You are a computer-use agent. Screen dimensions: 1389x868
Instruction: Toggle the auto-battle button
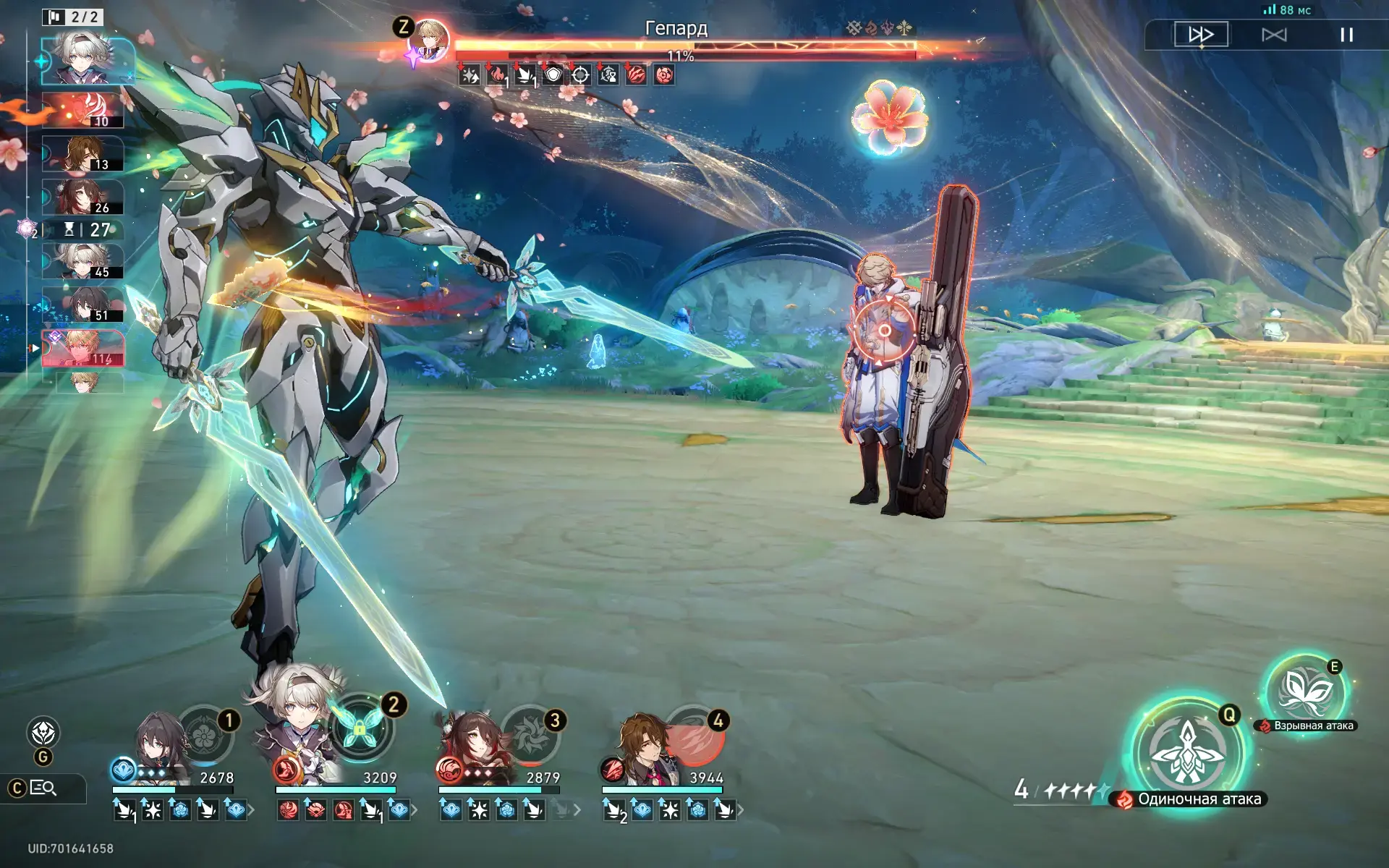click(x=1274, y=35)
